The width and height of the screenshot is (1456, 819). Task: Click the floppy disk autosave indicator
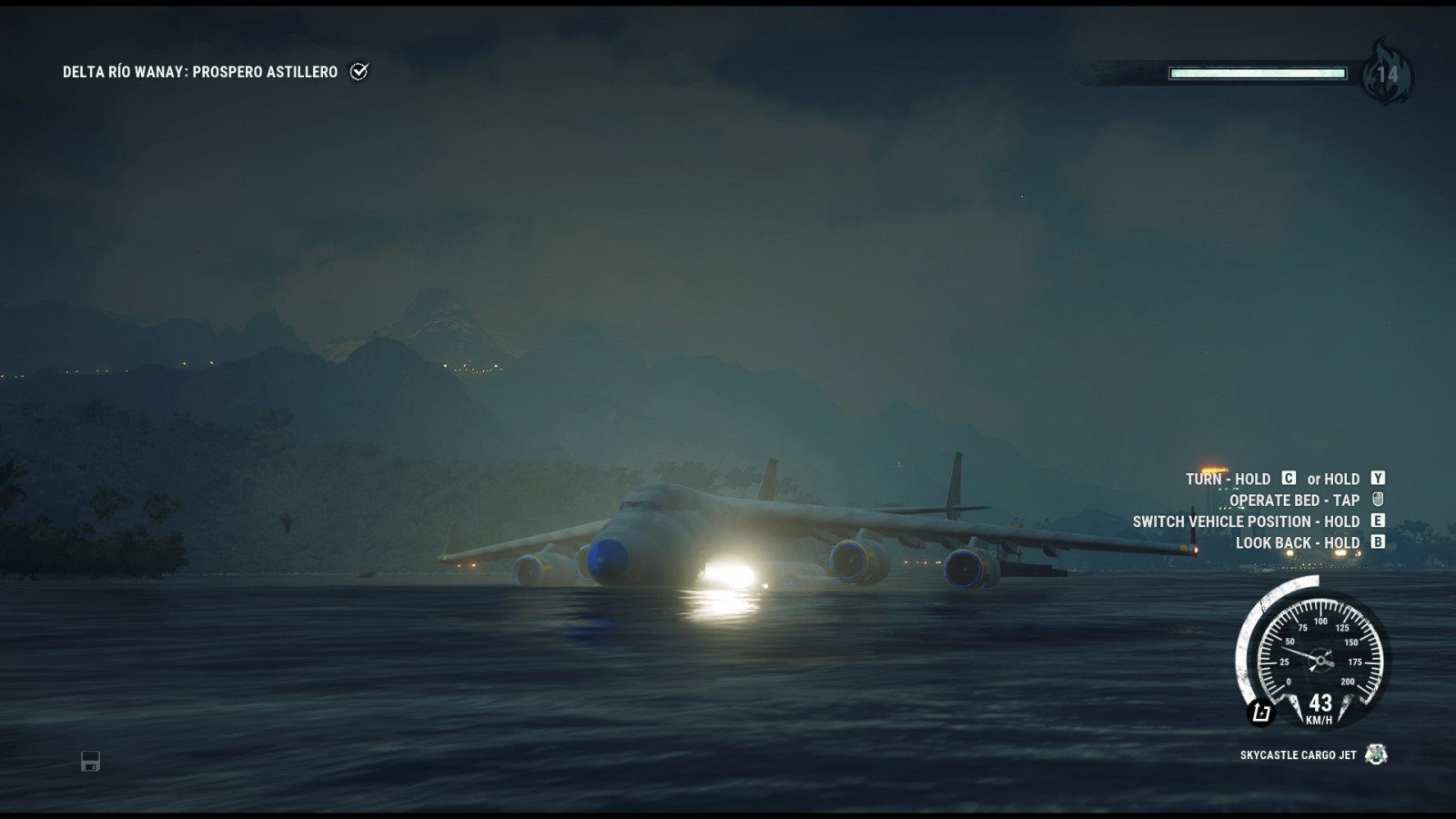point(88,760)
